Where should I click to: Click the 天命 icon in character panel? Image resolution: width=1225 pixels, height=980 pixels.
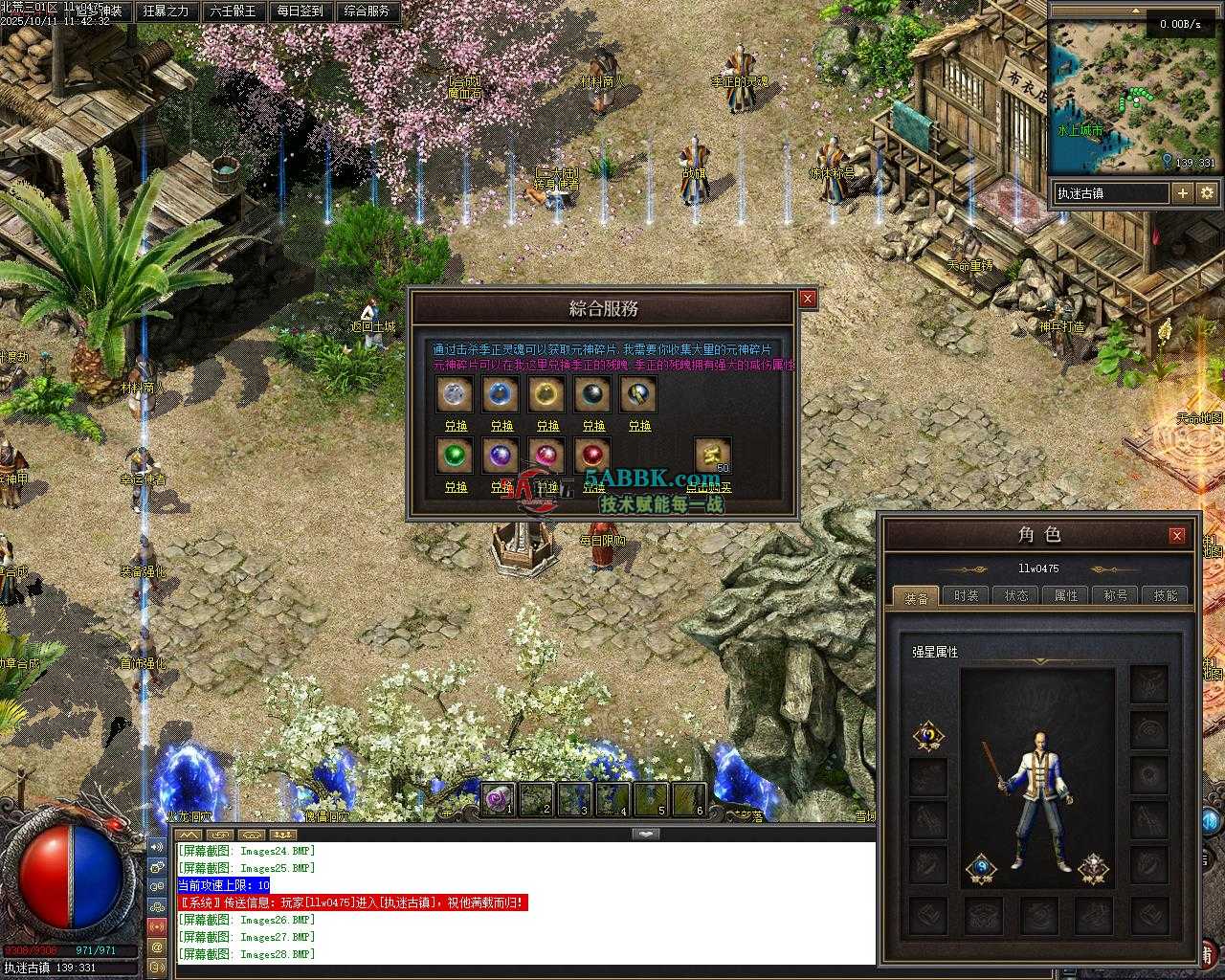point(927,736)
